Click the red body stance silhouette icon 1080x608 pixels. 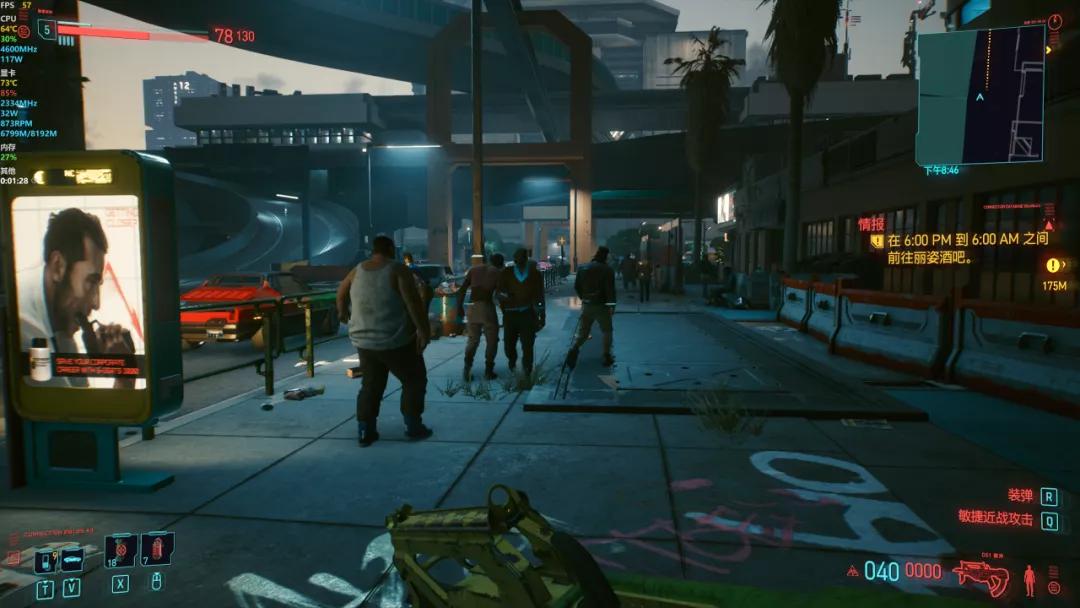coord(1029,579)
